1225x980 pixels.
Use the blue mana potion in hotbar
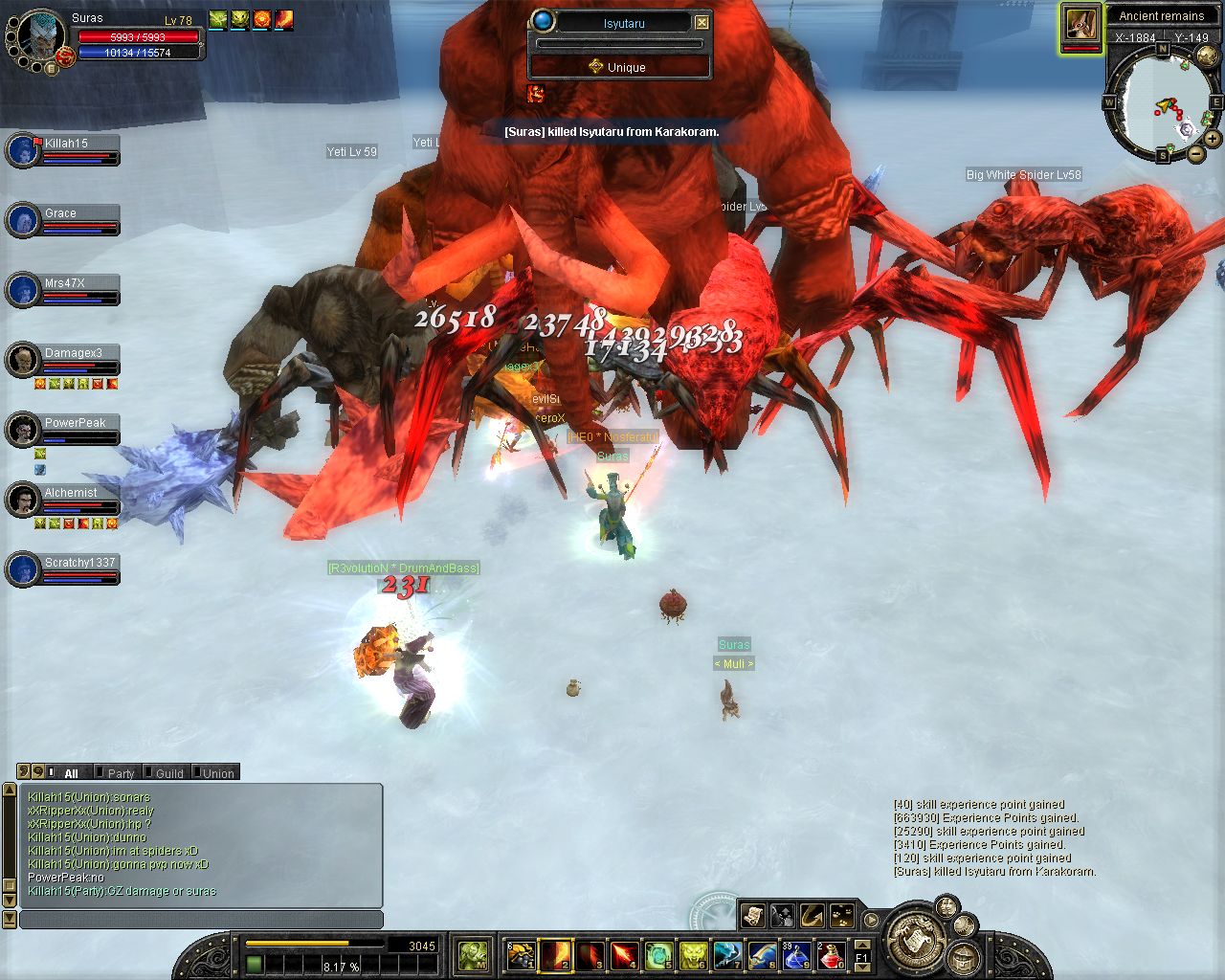click(x=796, y=955)
